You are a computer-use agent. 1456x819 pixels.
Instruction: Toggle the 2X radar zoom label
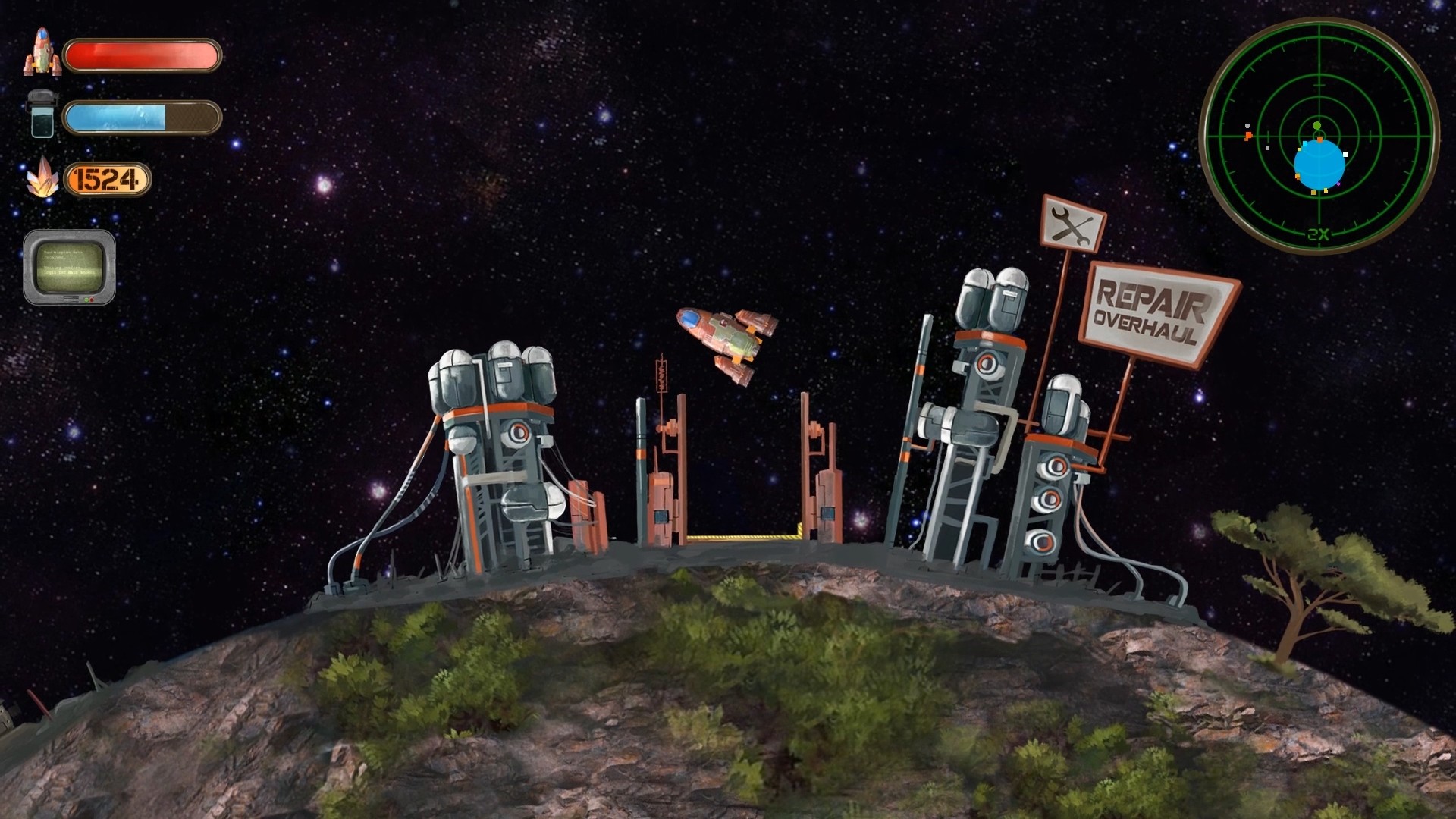(1317, 233)
